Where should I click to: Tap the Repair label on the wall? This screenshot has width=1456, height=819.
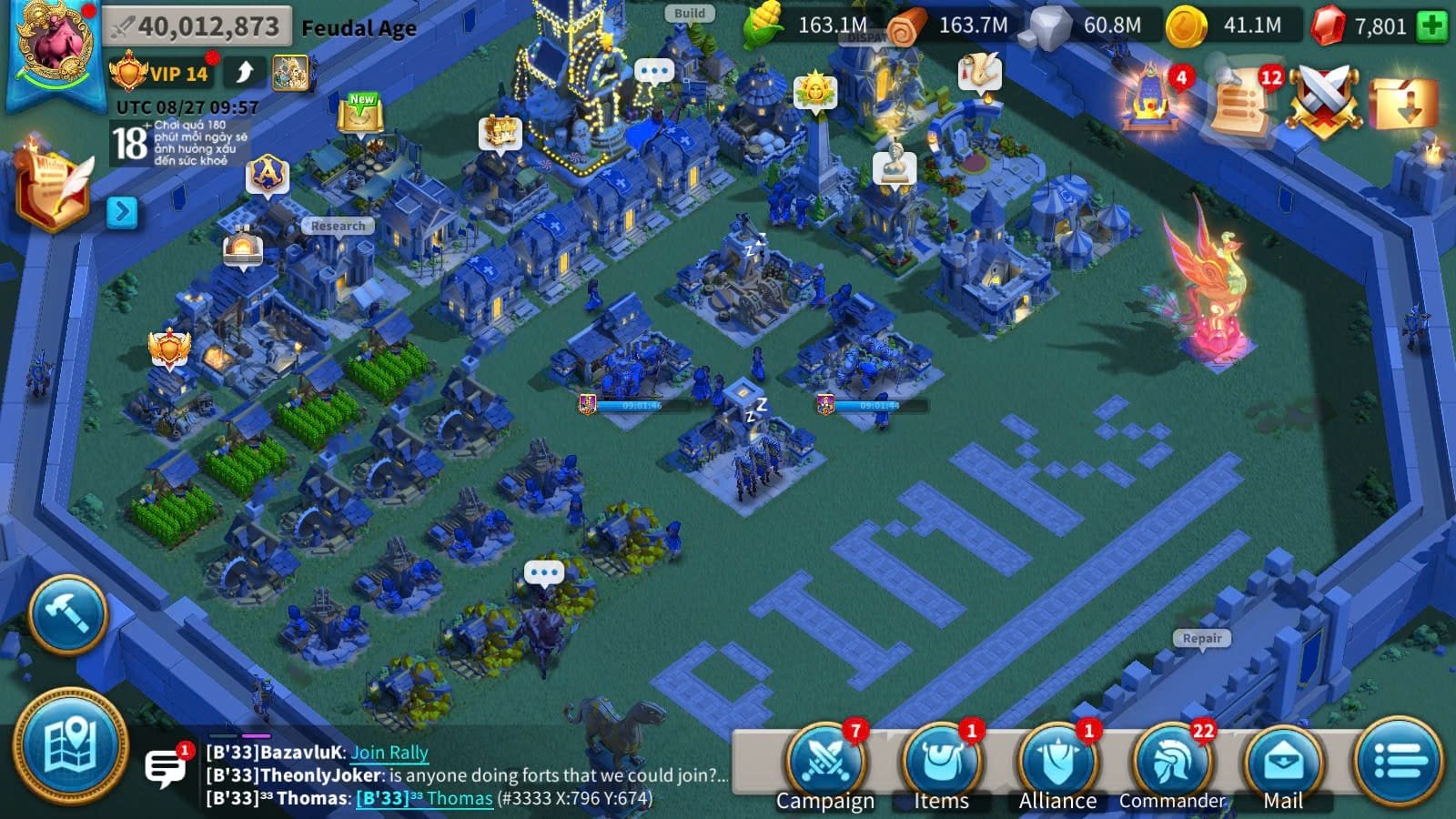(x=1202, y=639)
